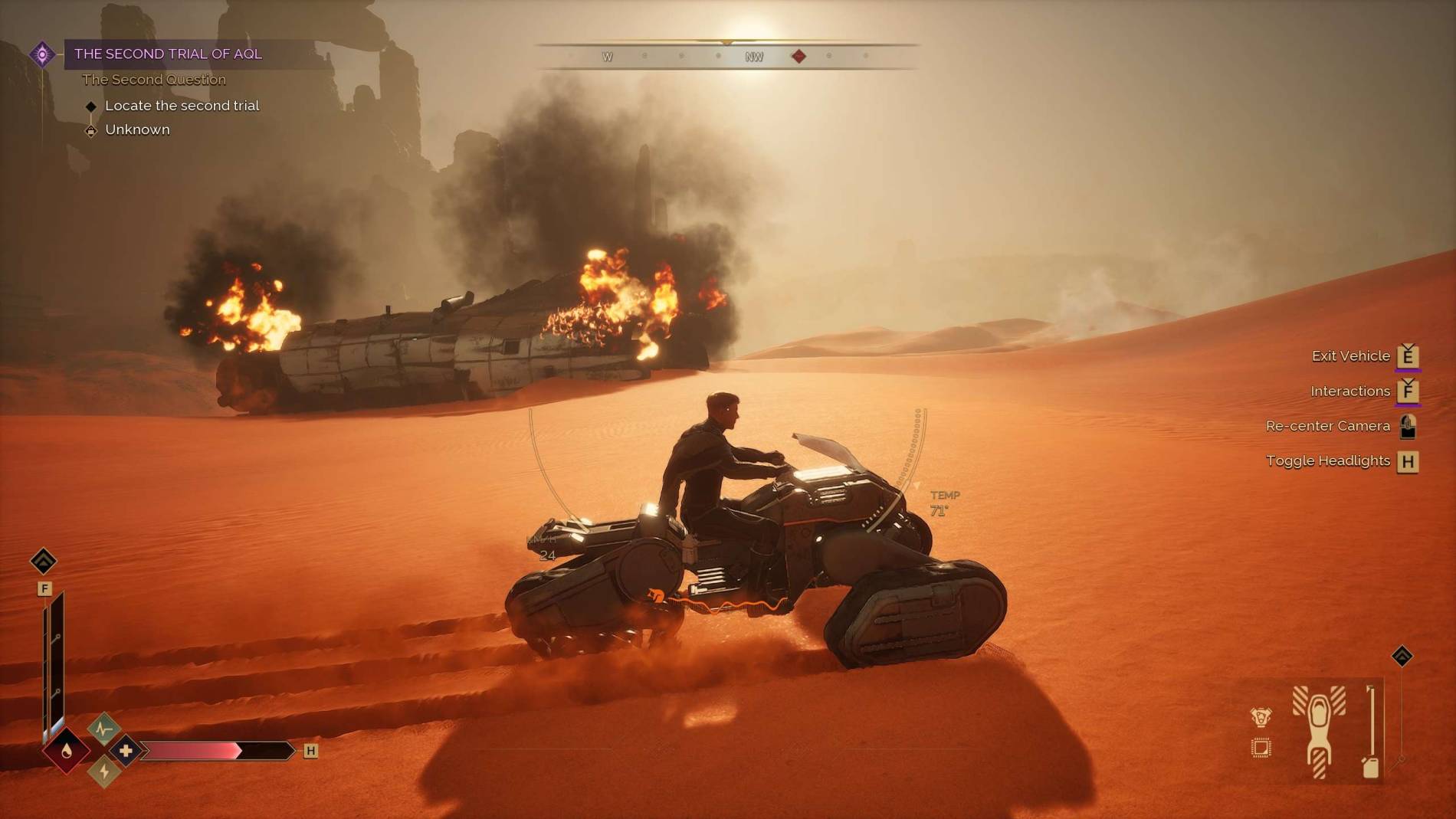Click the water droplet hydration icon
The height and width of the screenshot is (819, 1456).
coord(67,751)
